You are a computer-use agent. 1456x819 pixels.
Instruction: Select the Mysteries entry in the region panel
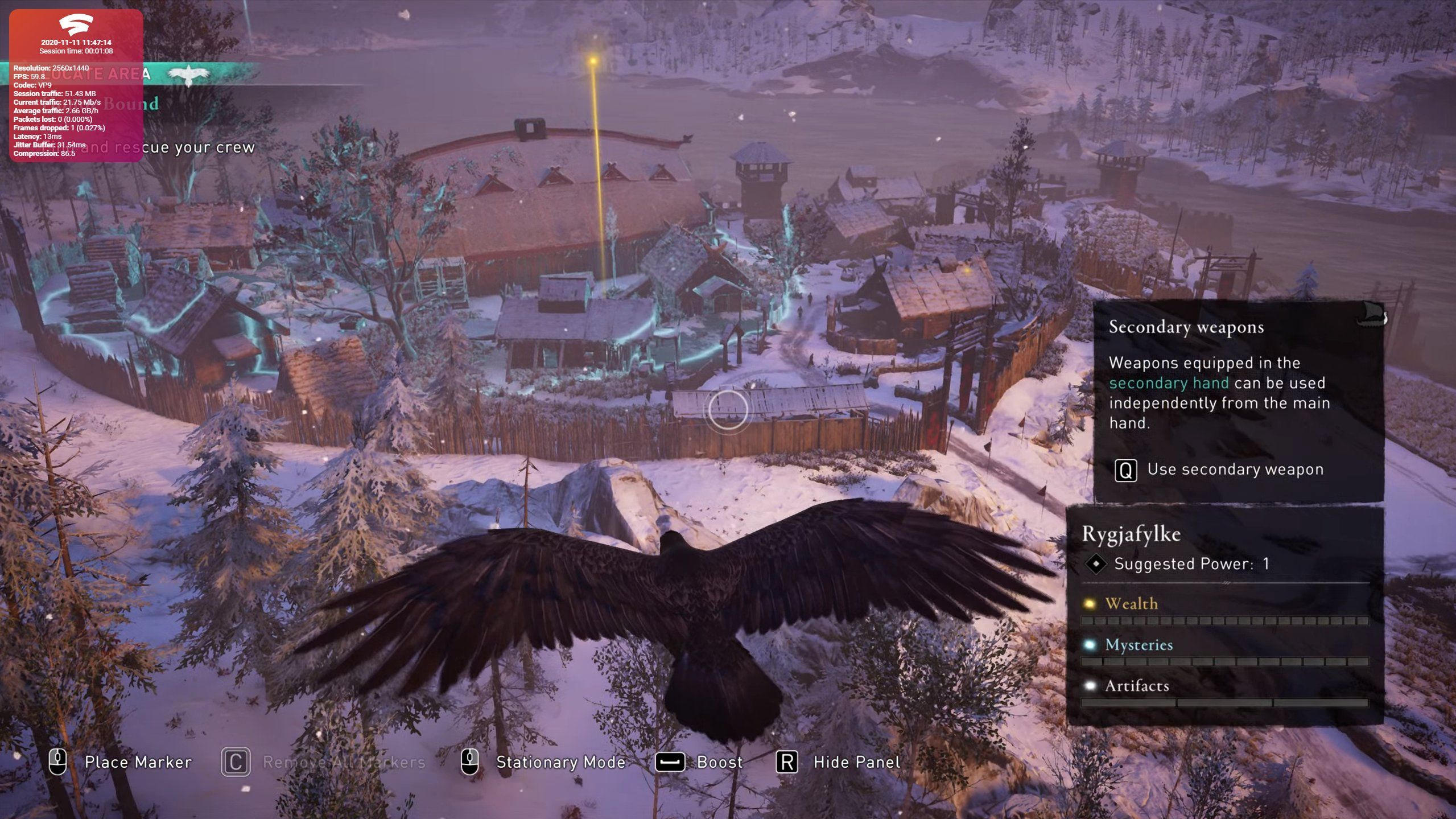point(1139,645)
